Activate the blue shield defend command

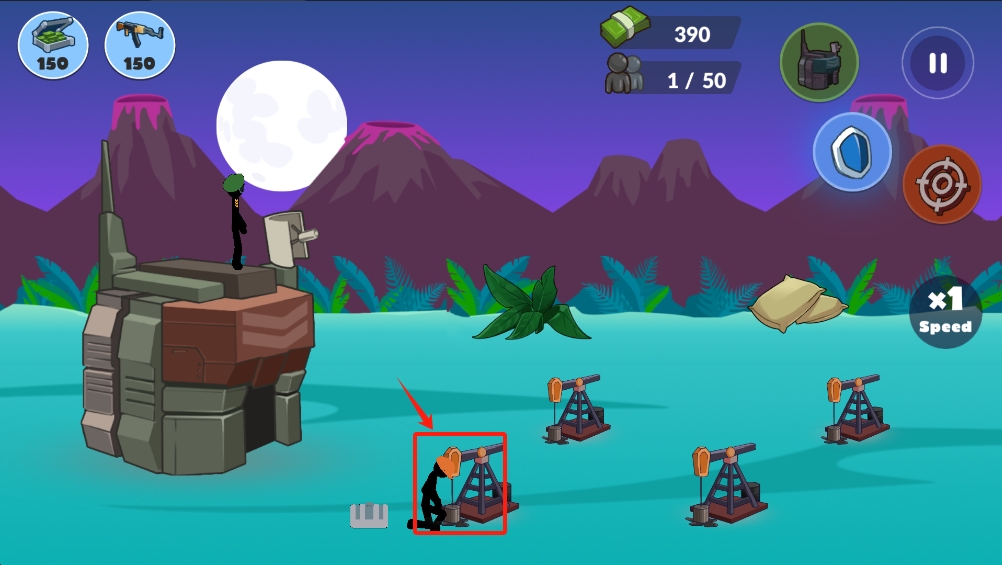click(852, 152)
